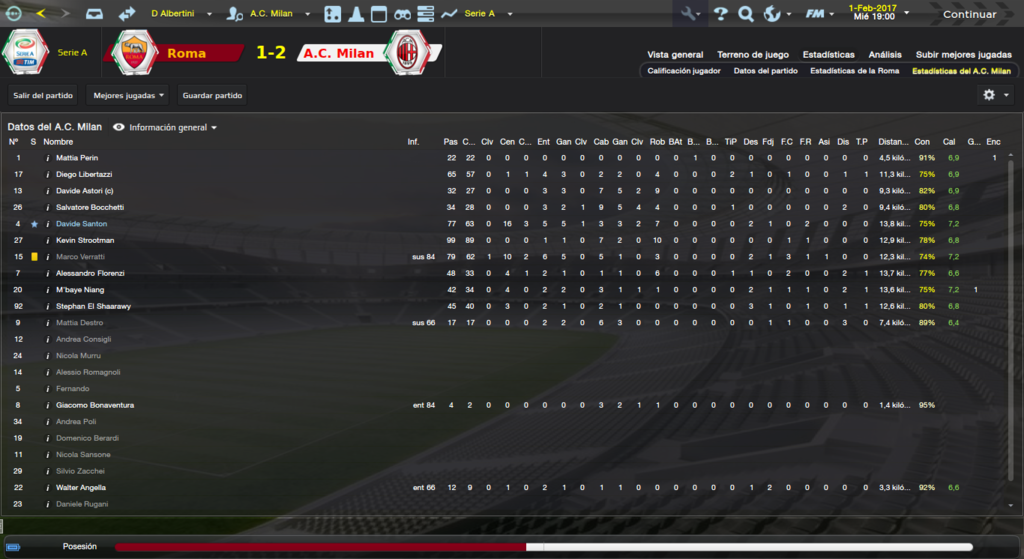Expand the Información general view dropdown
The height and width of the screenshot is (559, 1024).
pos(166,128)
